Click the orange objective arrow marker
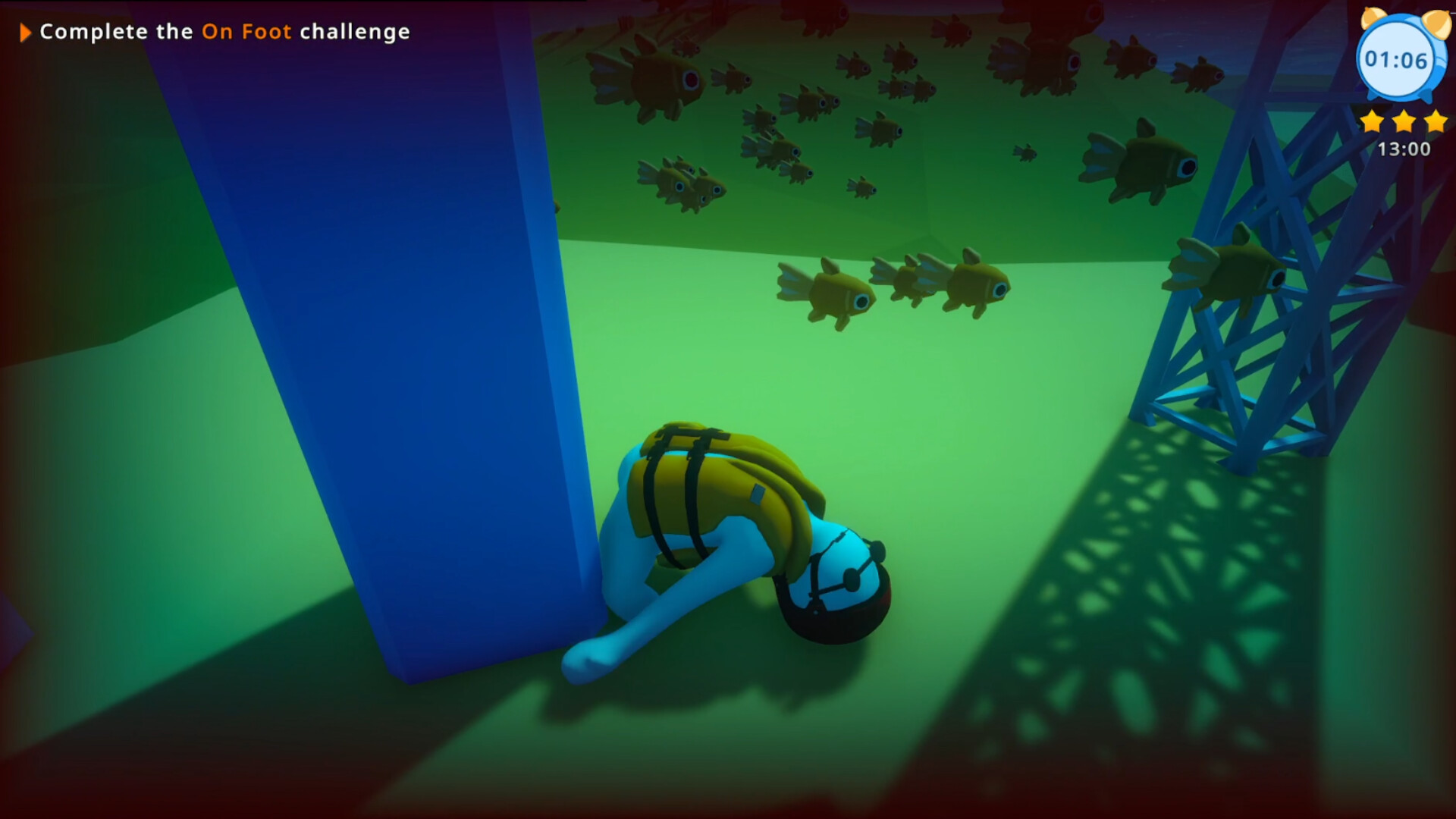 click(25, 32)
